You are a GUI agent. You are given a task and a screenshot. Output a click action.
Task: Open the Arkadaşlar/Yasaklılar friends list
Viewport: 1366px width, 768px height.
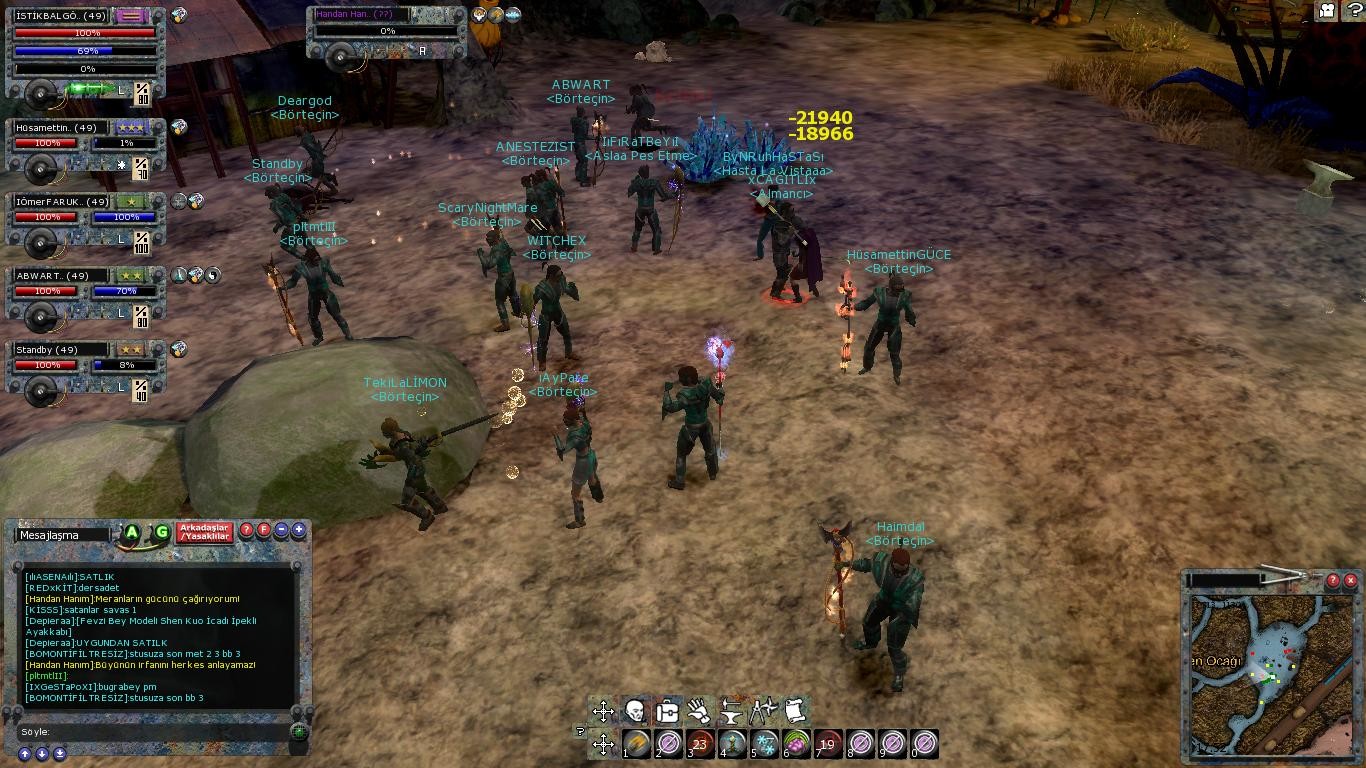[204, 532]
